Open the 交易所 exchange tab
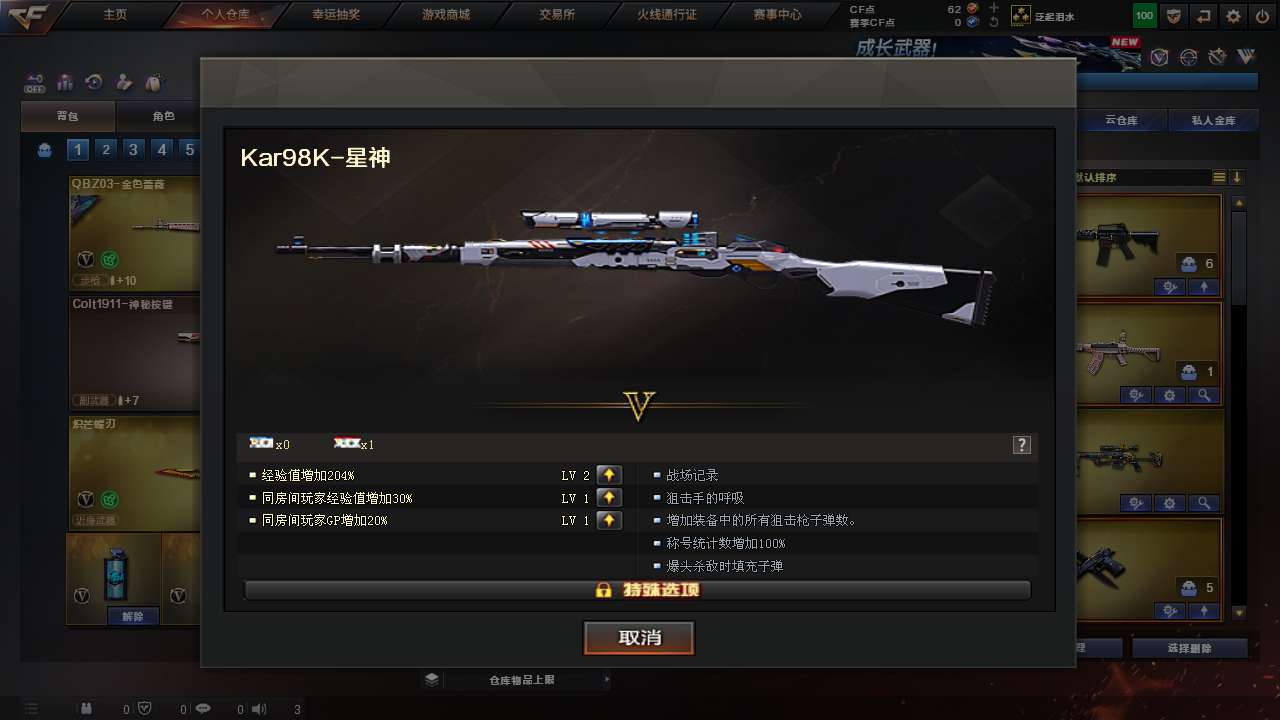The width and height of the screenshot is (1280, 720). click(557, 15)
